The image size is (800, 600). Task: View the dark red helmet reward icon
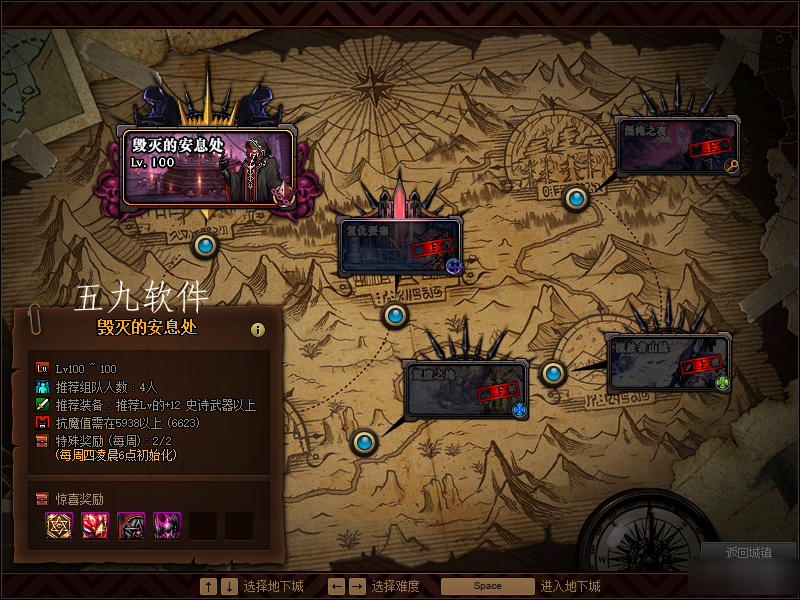click(132, 525)
